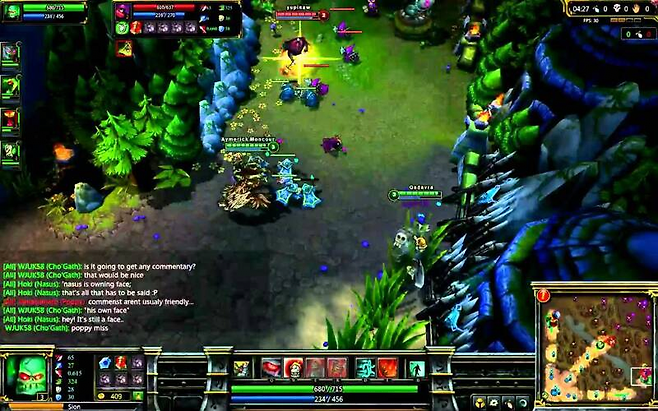Viewport: 658px width, 411px height.
Task: Select the third ally portrait with red figure
Action: (10, 119)
